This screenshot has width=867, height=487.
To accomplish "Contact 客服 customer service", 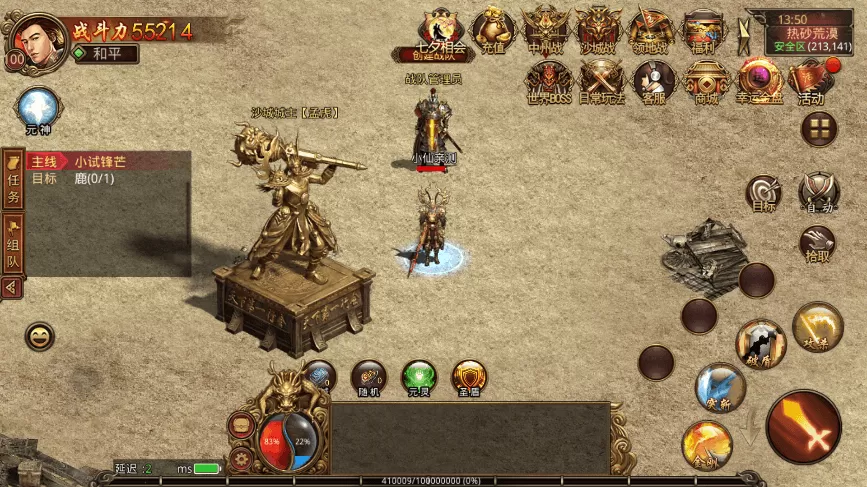I will 654,80.
